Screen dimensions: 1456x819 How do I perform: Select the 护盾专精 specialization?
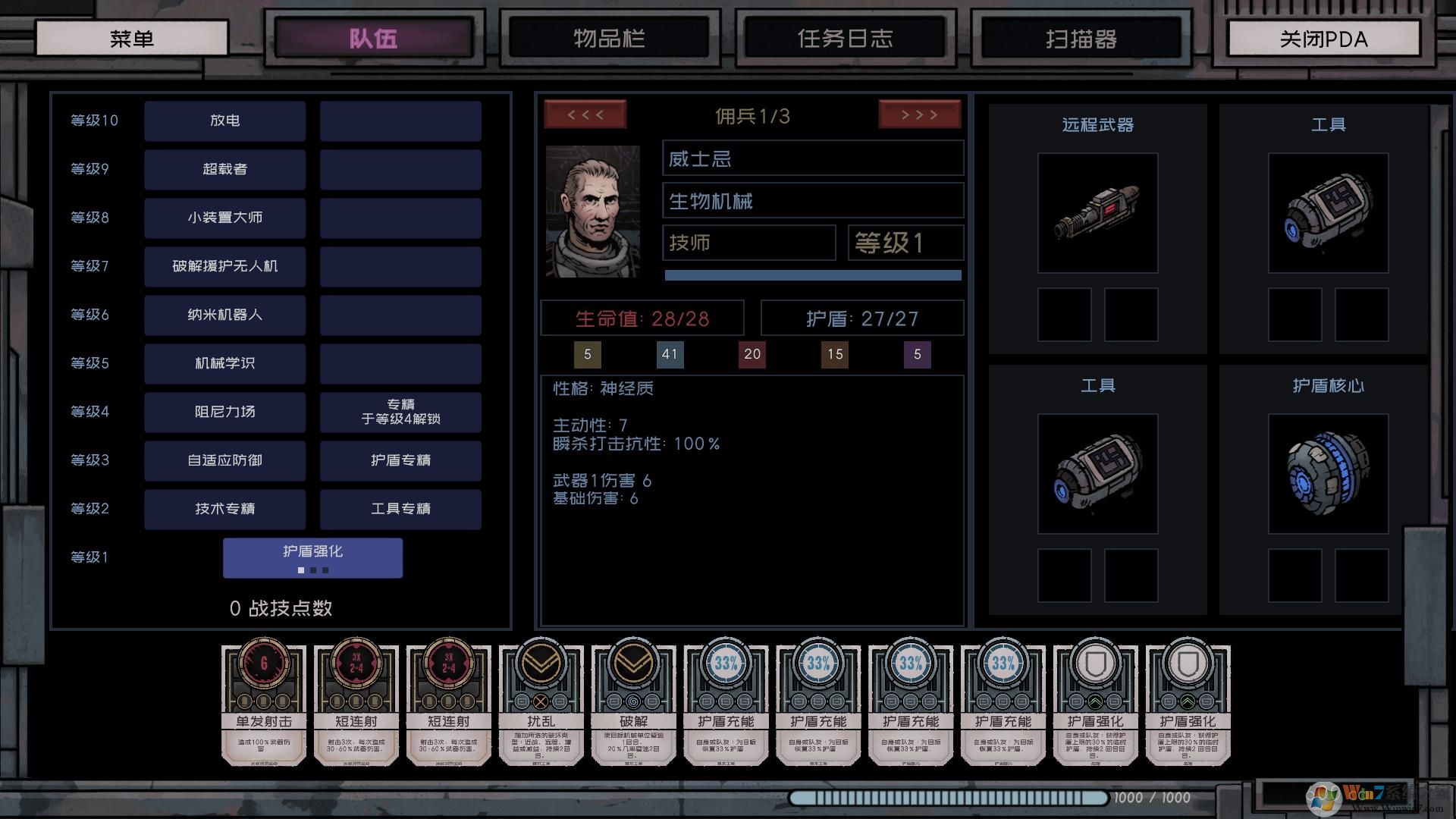tap(400, 460)
